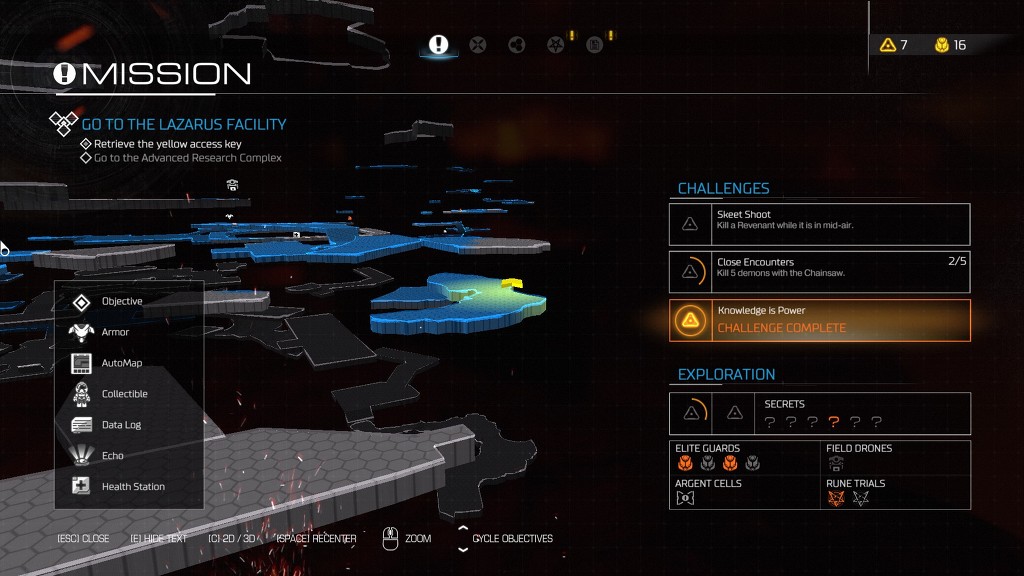Image resolution: width=1024 pixels, height=576 pixels.
Task: Select the Data Log legend entry
Action: [121, 425]
